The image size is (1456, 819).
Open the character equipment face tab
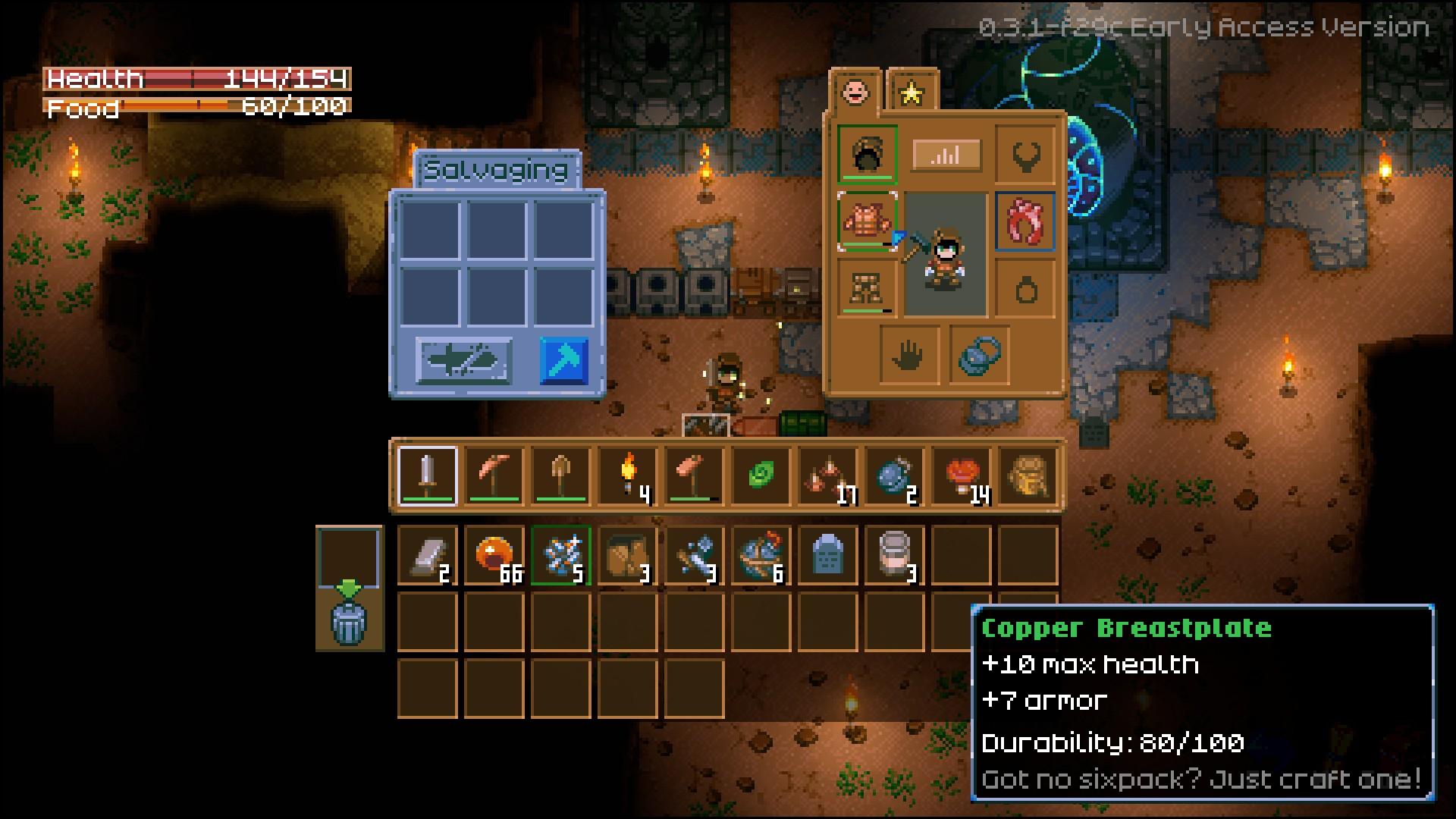coord(855,93)
